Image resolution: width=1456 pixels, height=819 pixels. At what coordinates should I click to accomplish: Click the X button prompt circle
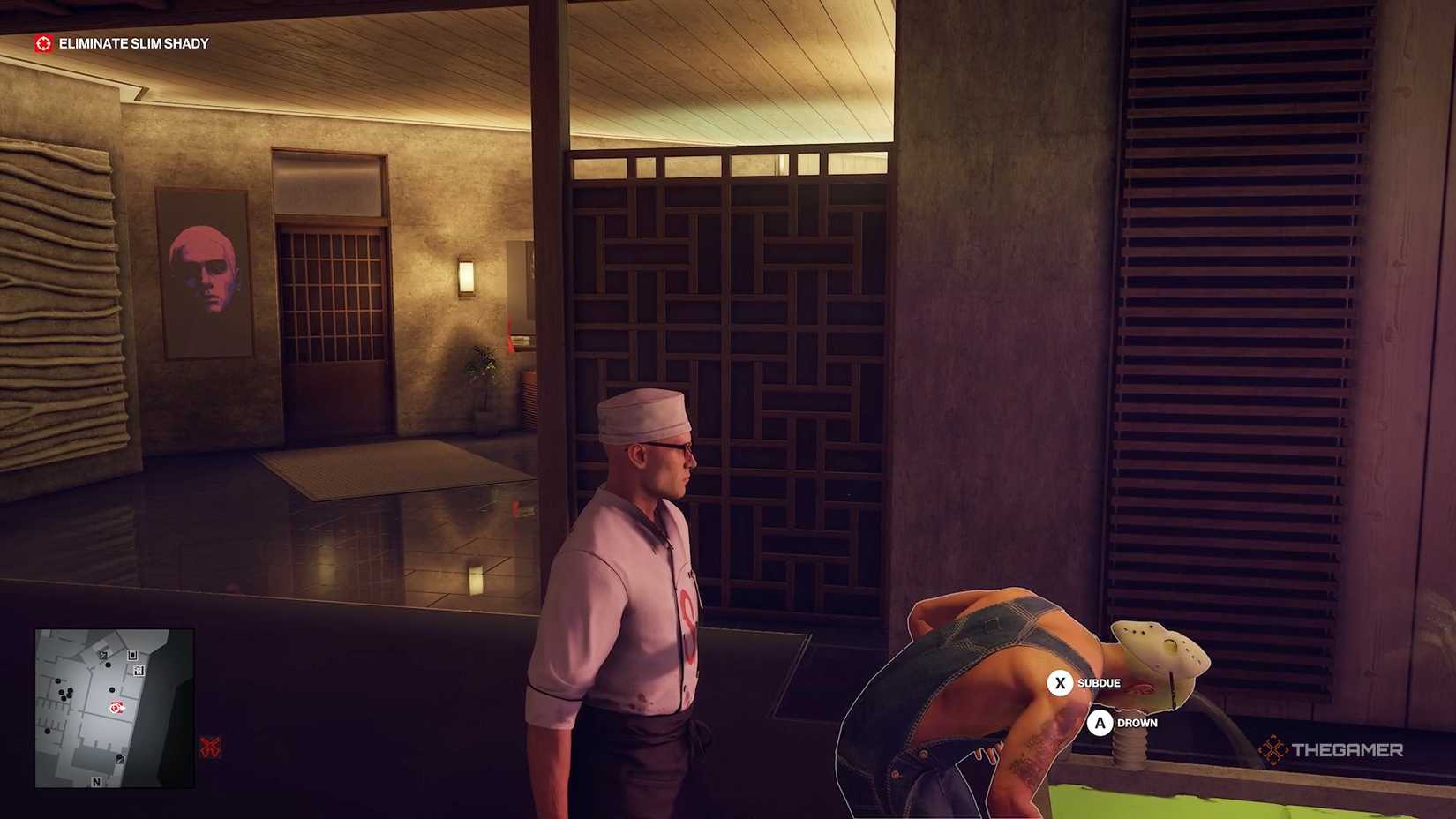[x=1058, y=682]
